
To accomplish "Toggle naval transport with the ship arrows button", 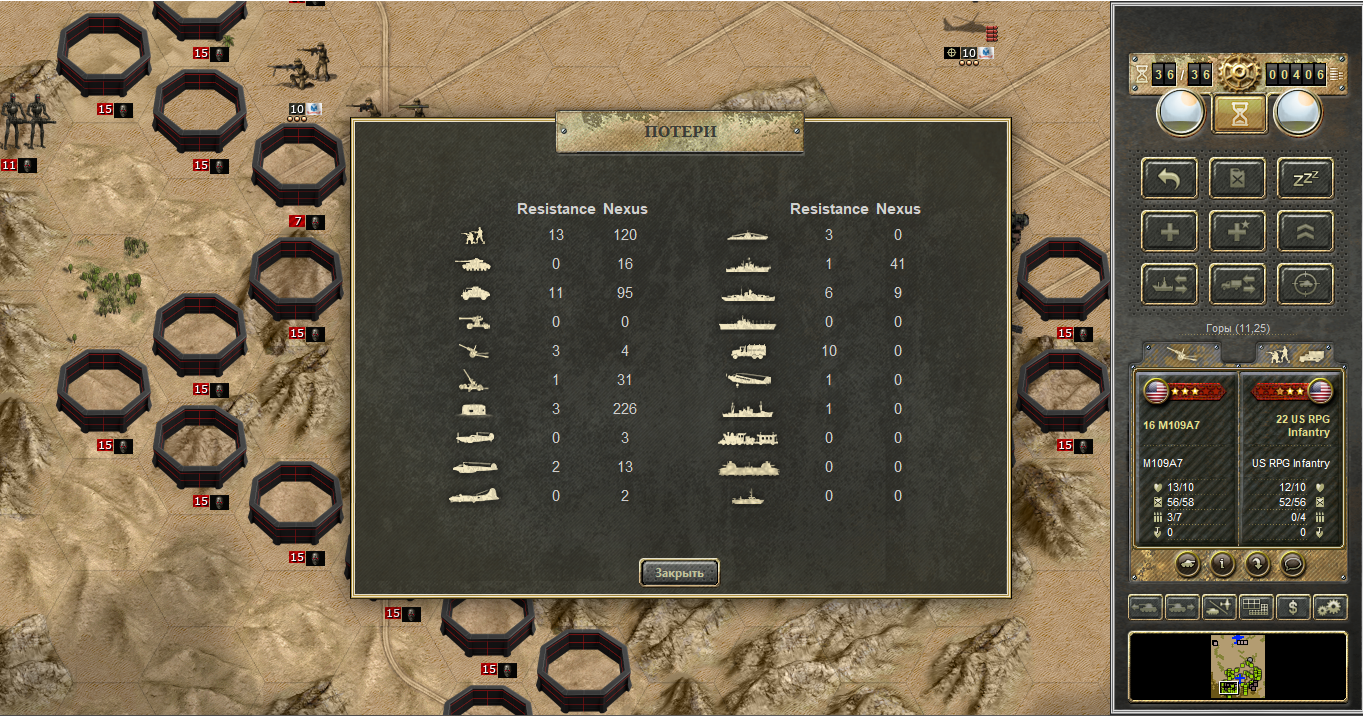I will point(1168,284).
